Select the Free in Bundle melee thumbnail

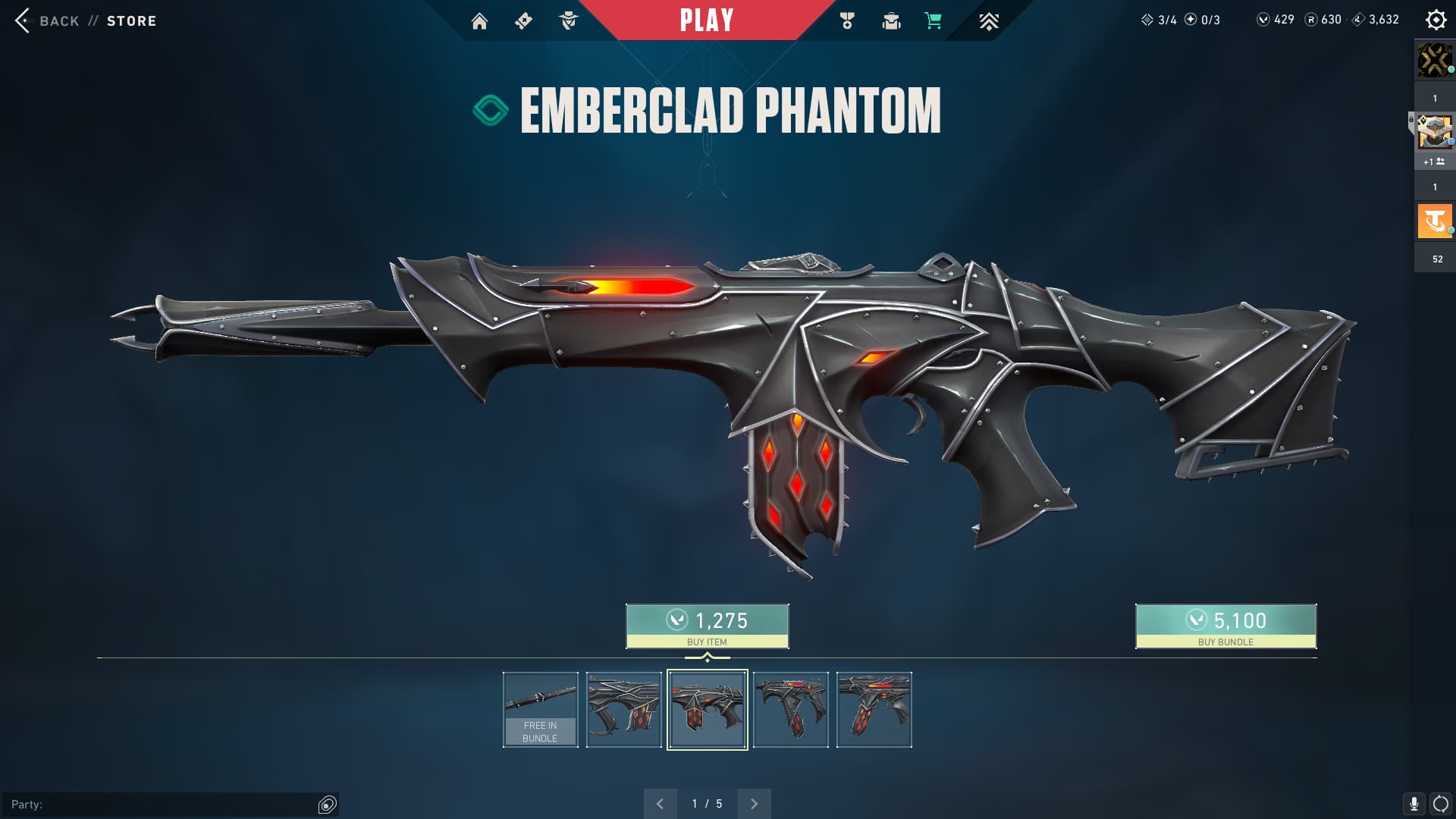[540, 710]
